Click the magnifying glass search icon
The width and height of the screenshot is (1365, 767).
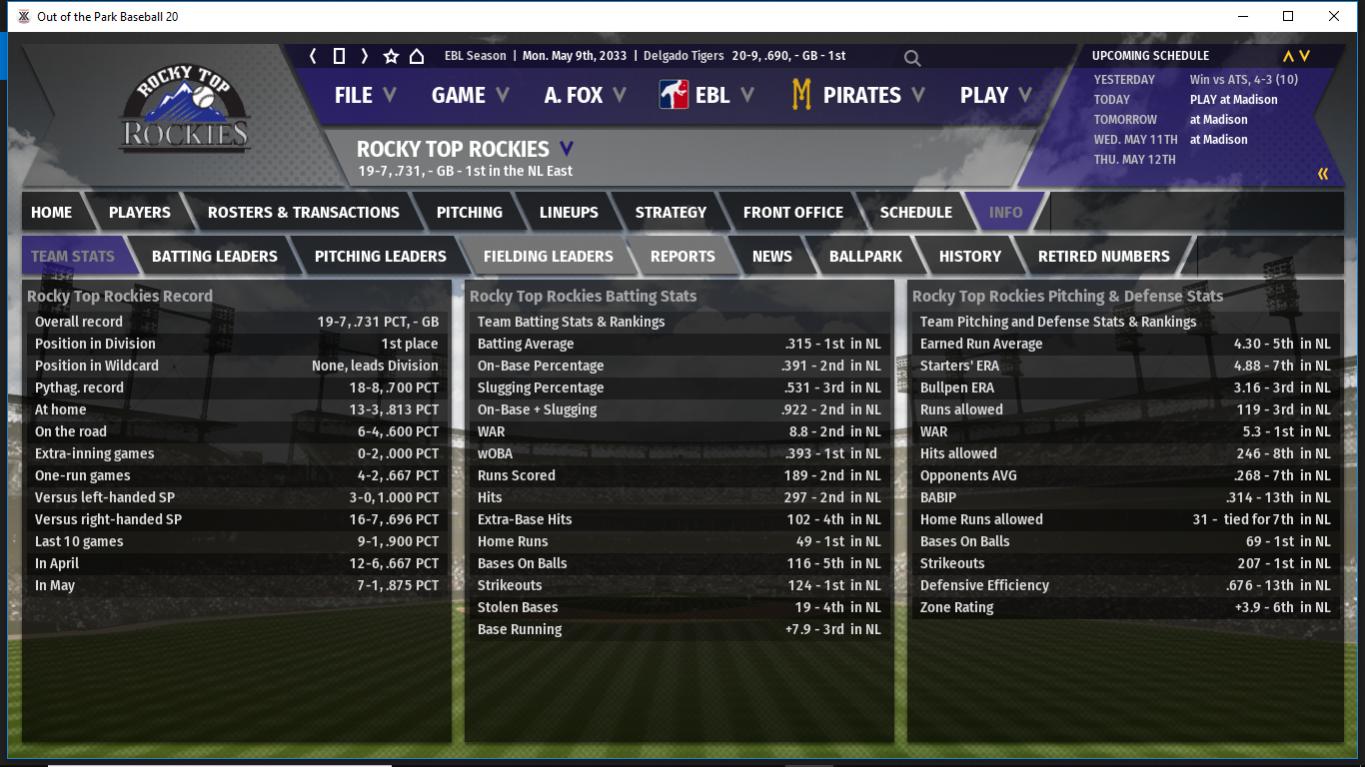click(912, 58)
